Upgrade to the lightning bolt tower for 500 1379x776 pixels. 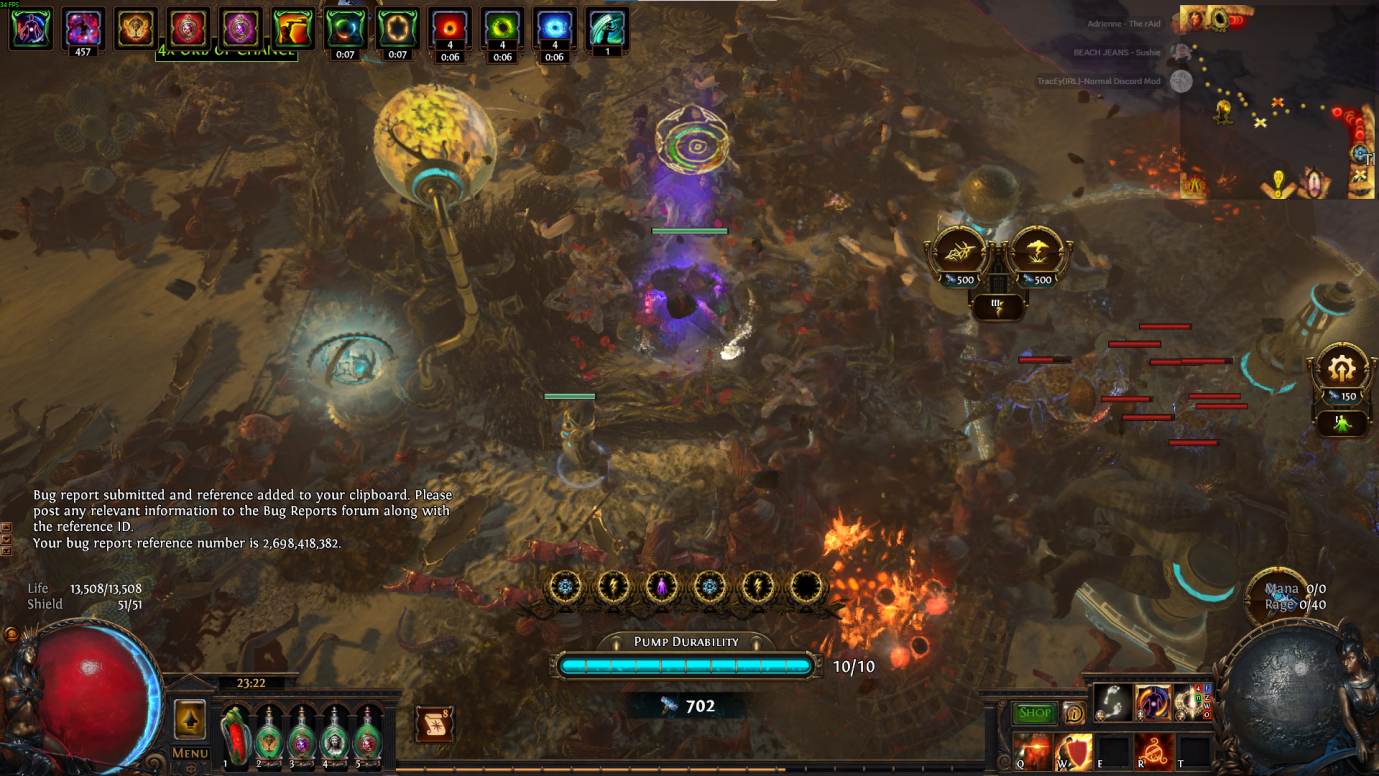coord(960,252)
